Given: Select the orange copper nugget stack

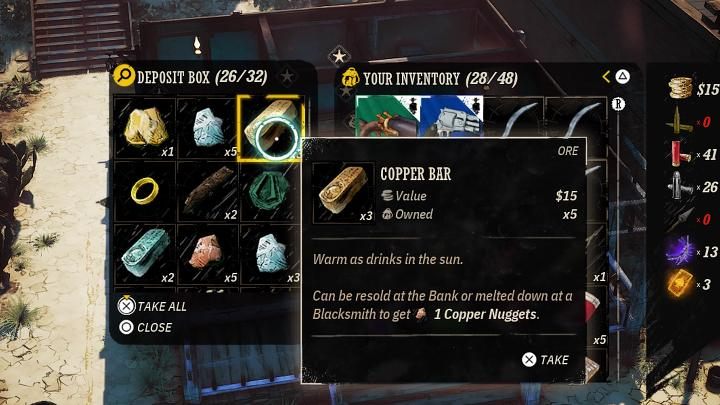Looking at the screenshot, I should pyautogui.click(x=207, y=253).
